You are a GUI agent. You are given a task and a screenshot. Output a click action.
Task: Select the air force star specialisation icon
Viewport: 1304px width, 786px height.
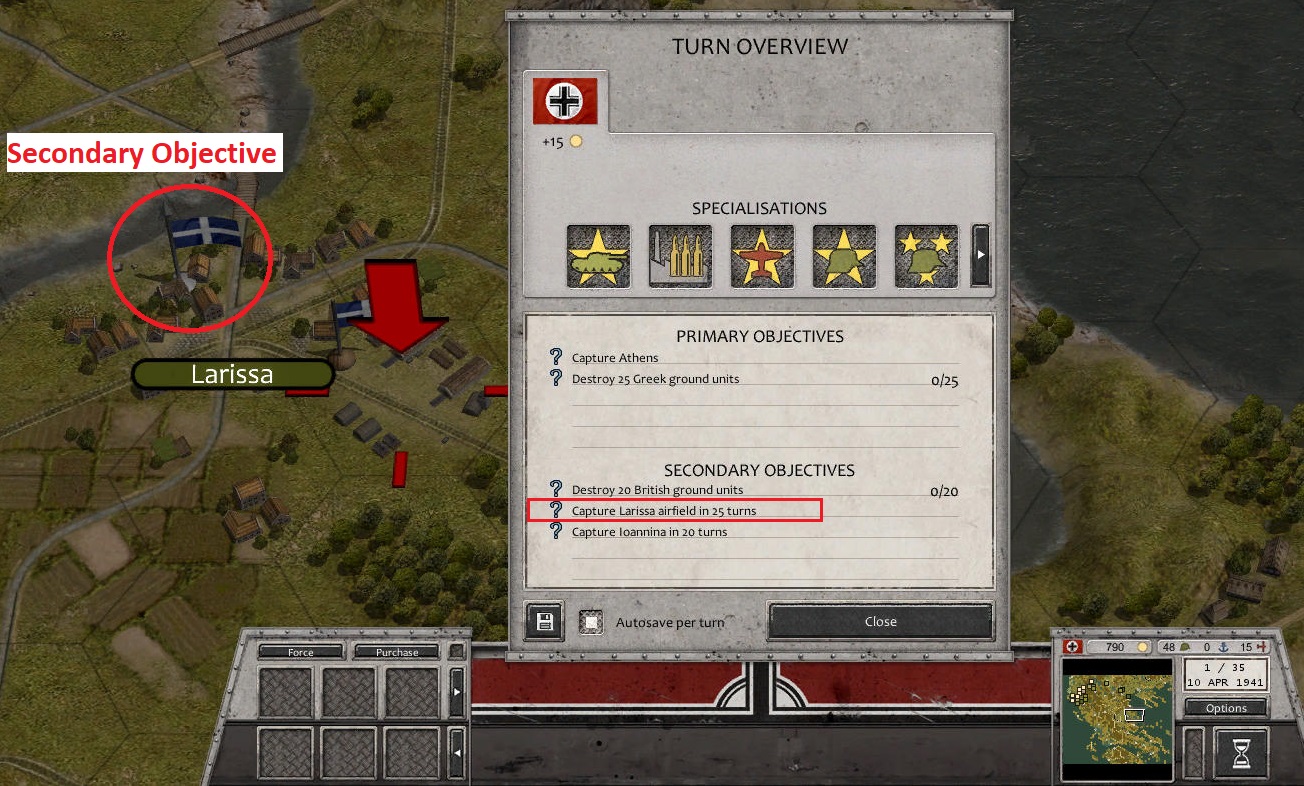tap(762, 255)
